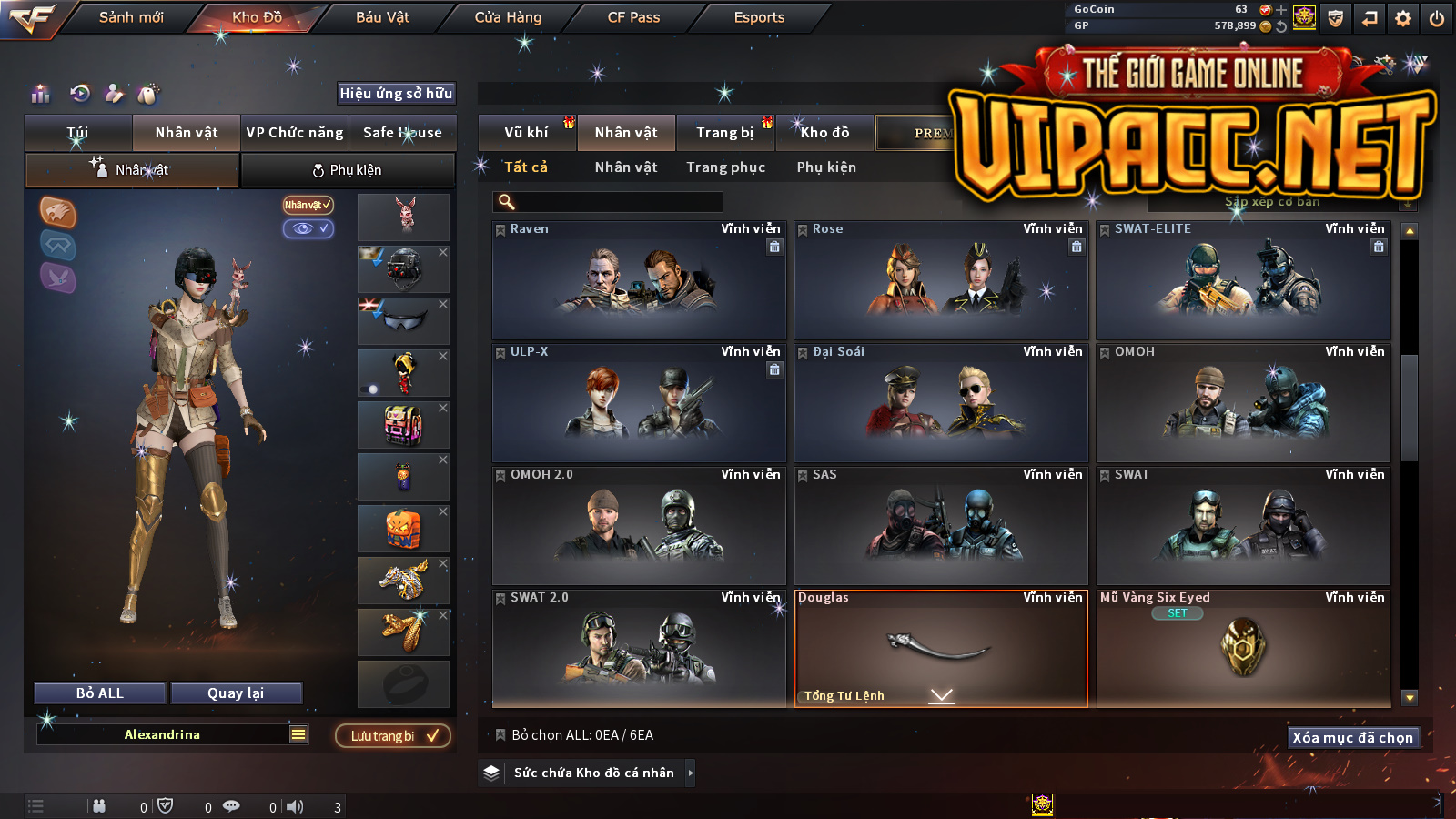The image size is (1456, 819).
Task: Pick the Đại Soái character card
Action: pos(941,403)
